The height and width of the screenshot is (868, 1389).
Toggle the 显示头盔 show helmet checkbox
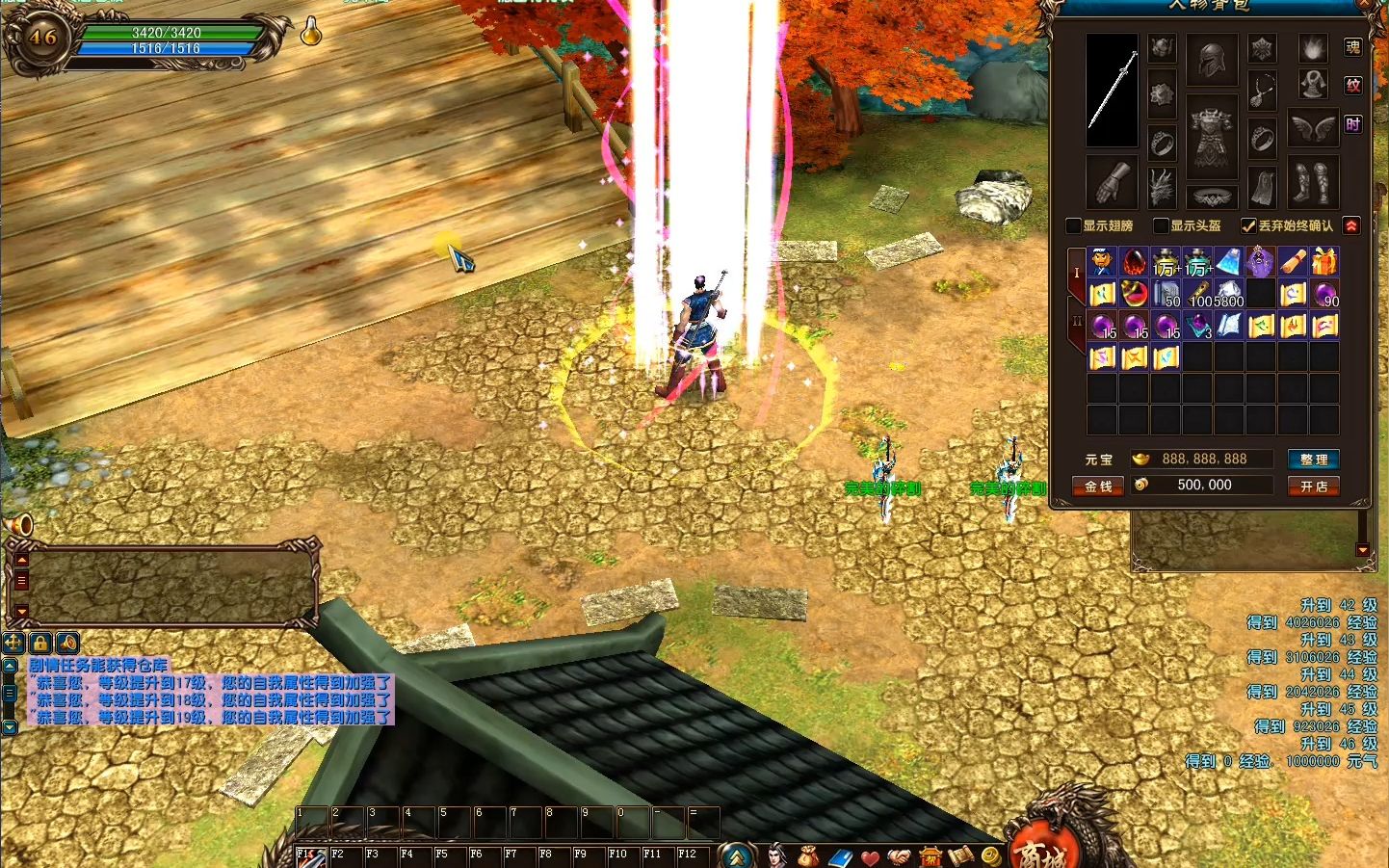[x=1161, y=225]
